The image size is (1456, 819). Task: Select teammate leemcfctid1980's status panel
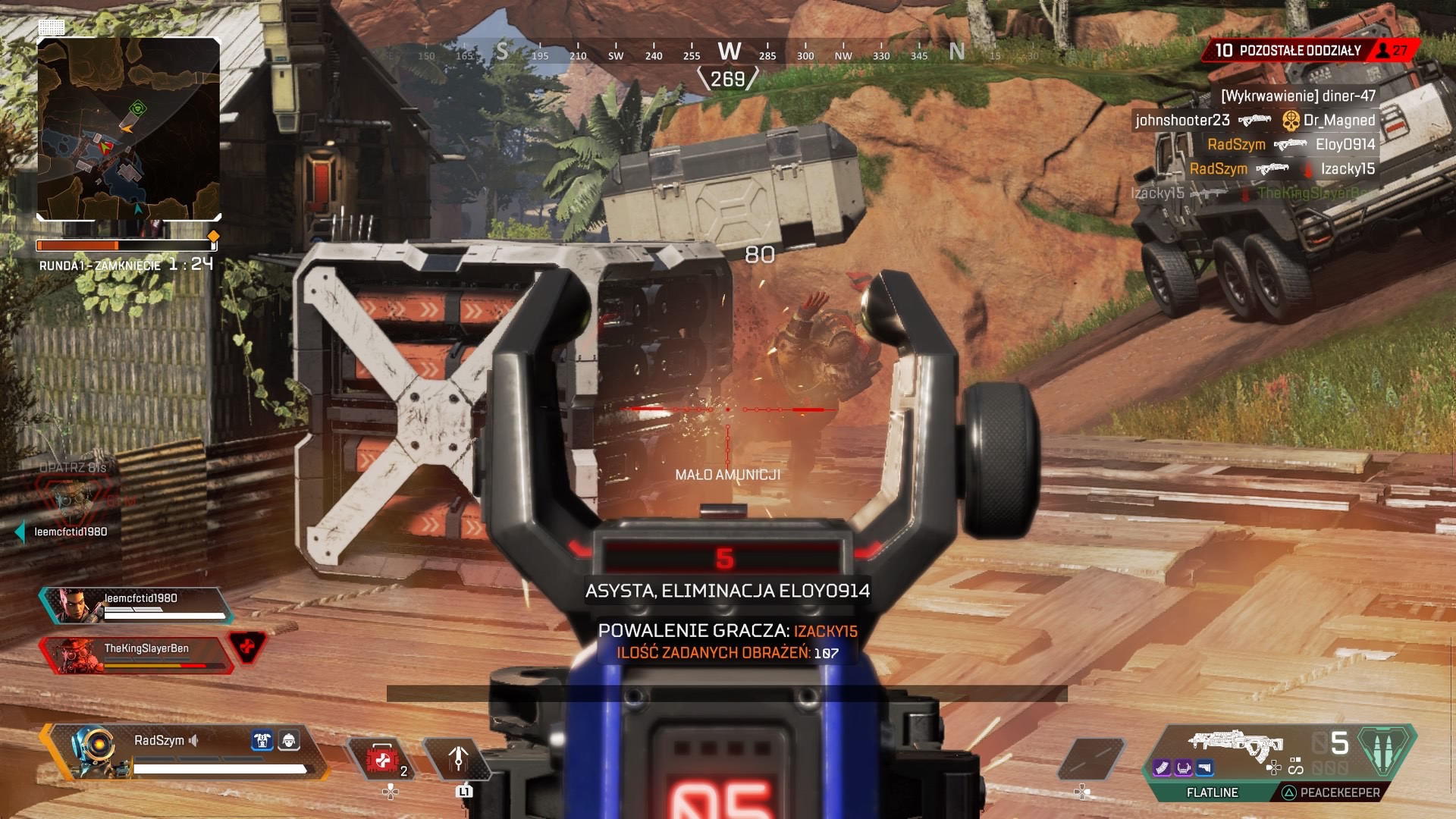pyautogui.click(x=136, y=605)
